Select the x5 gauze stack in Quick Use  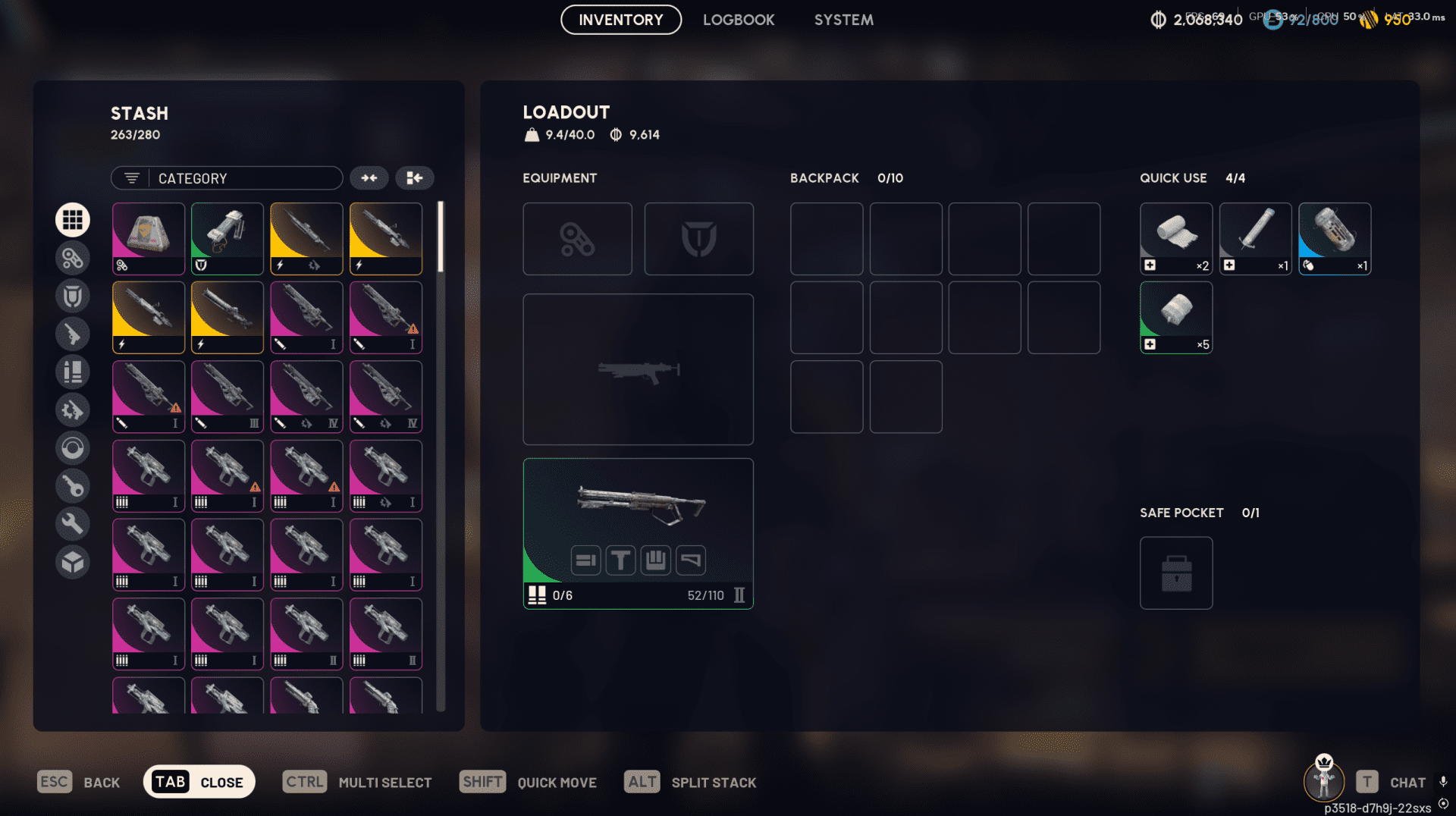click(1176, 317)
